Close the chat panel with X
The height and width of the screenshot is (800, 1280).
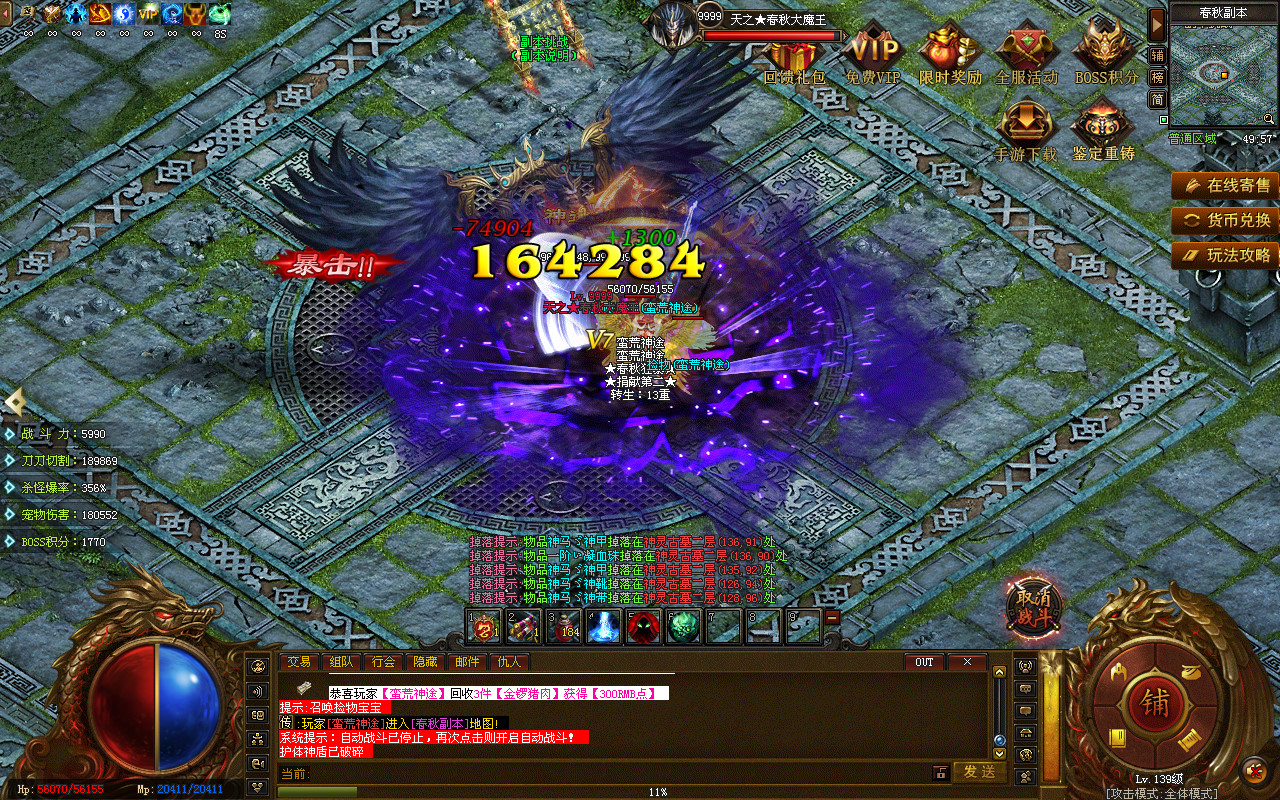tap(967, 662)
